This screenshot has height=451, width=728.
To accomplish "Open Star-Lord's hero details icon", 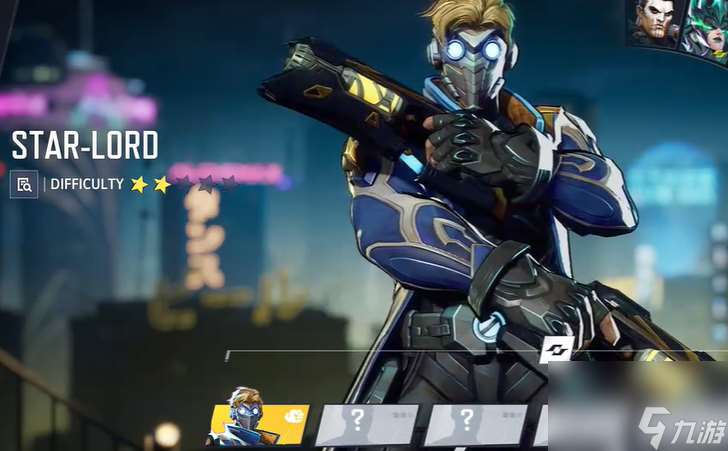I will coord(24,184).
